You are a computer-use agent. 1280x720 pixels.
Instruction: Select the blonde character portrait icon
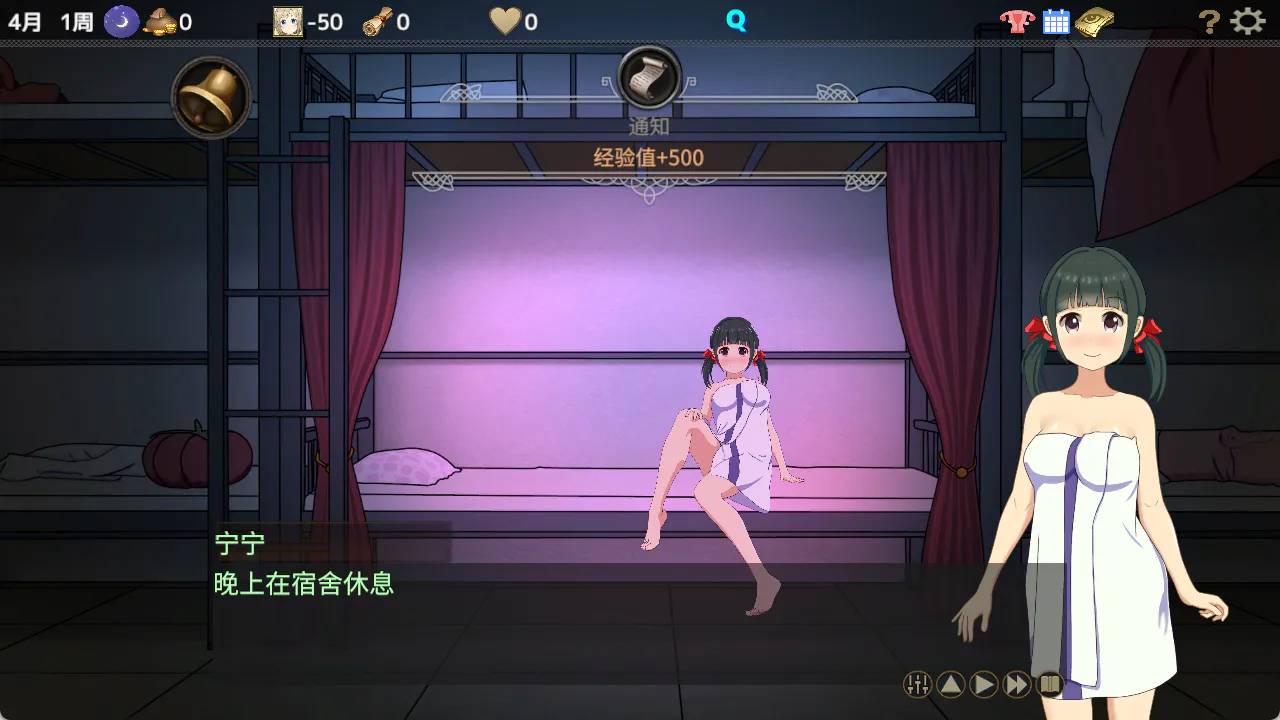click(x=288, y=21)
